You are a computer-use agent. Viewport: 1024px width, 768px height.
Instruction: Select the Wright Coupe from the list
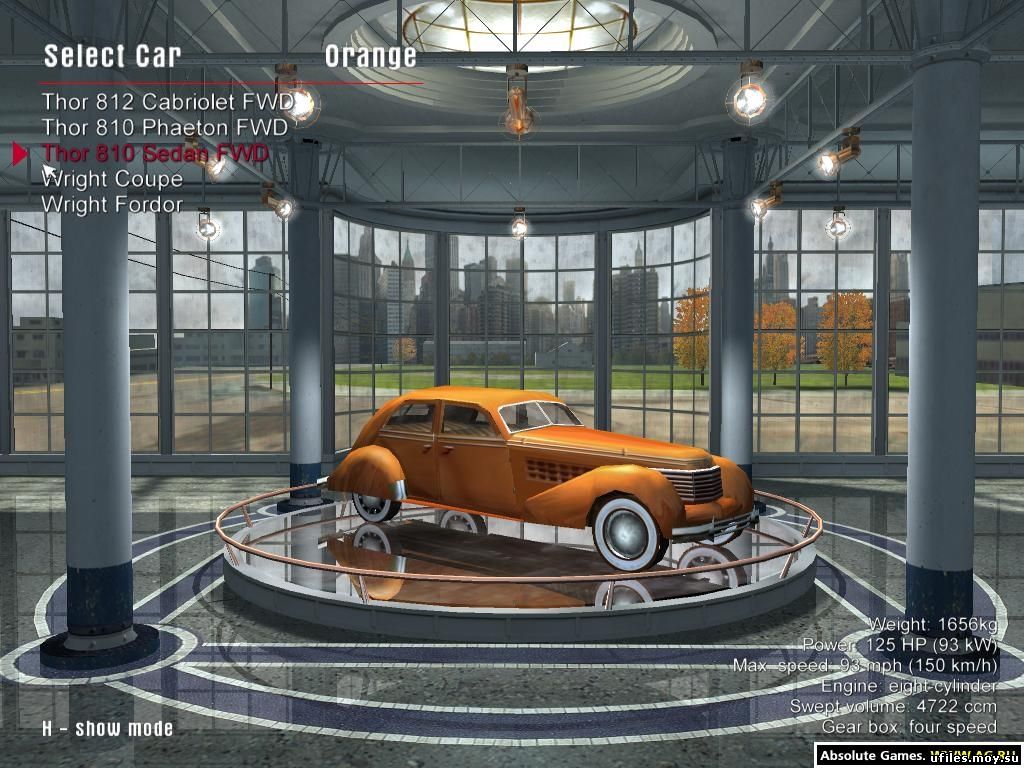pyautogui.click(x=112, y=179)
